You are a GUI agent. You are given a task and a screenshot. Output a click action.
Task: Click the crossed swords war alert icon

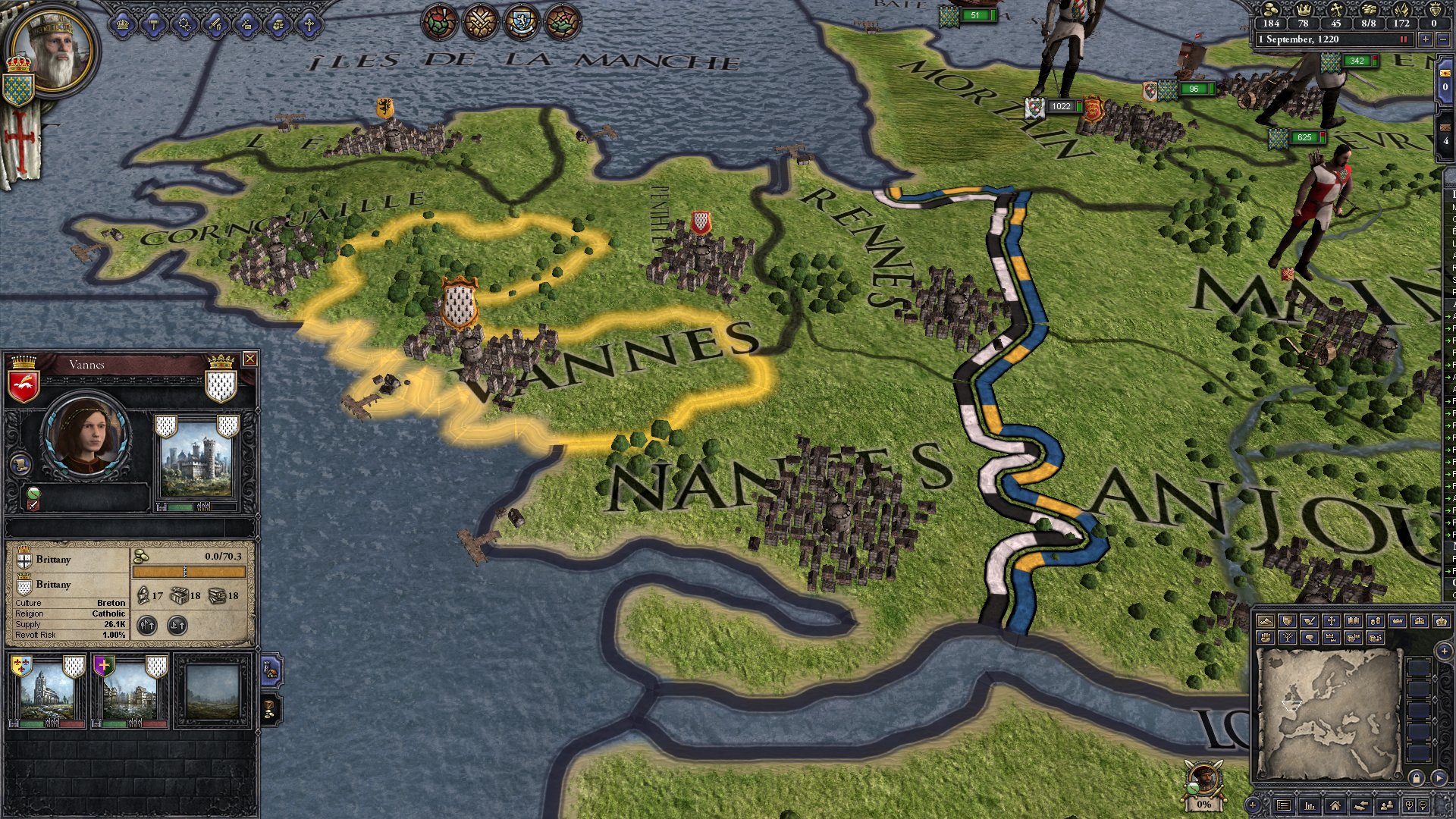click(479, 21)
